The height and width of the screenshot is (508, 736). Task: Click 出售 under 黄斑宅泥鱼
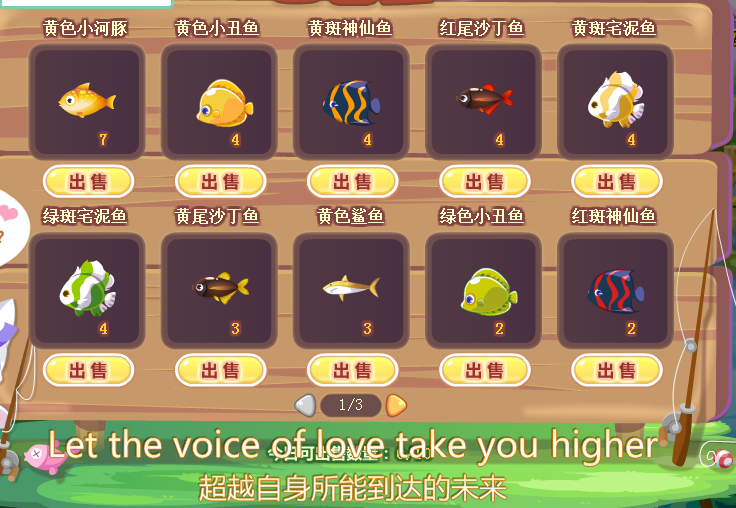point(616,181)
